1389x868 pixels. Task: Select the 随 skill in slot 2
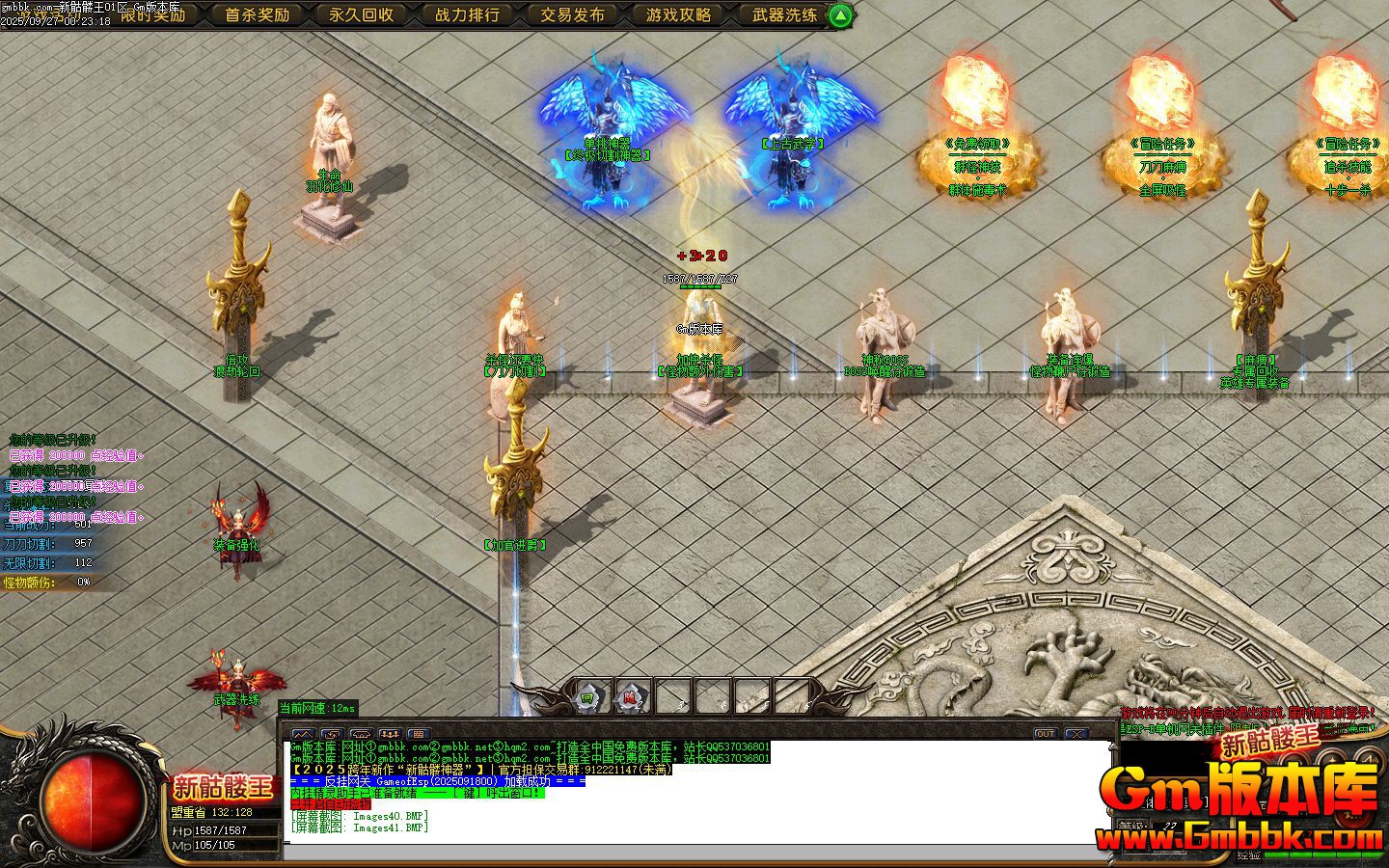pos(629,696)
